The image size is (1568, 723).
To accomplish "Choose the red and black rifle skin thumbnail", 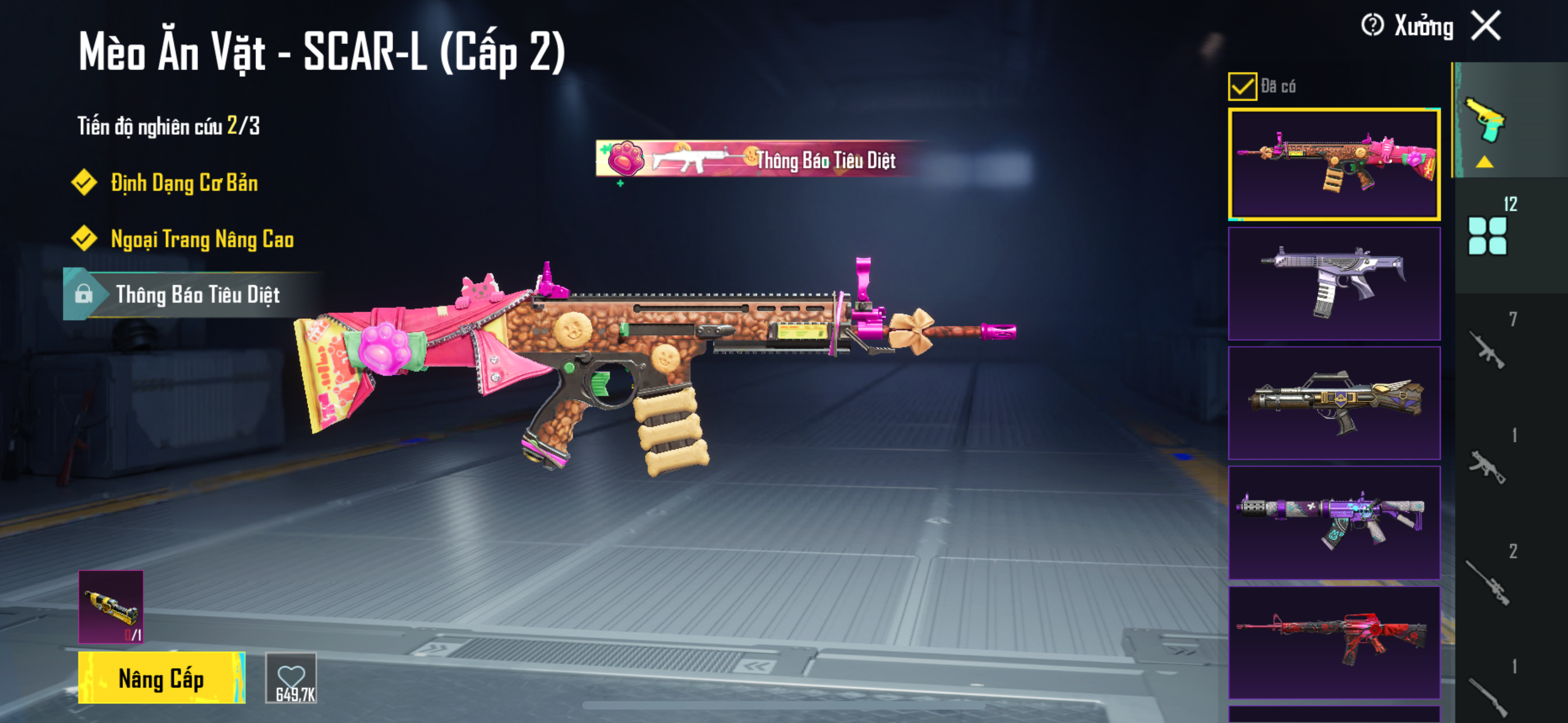I will (1334, 642).
